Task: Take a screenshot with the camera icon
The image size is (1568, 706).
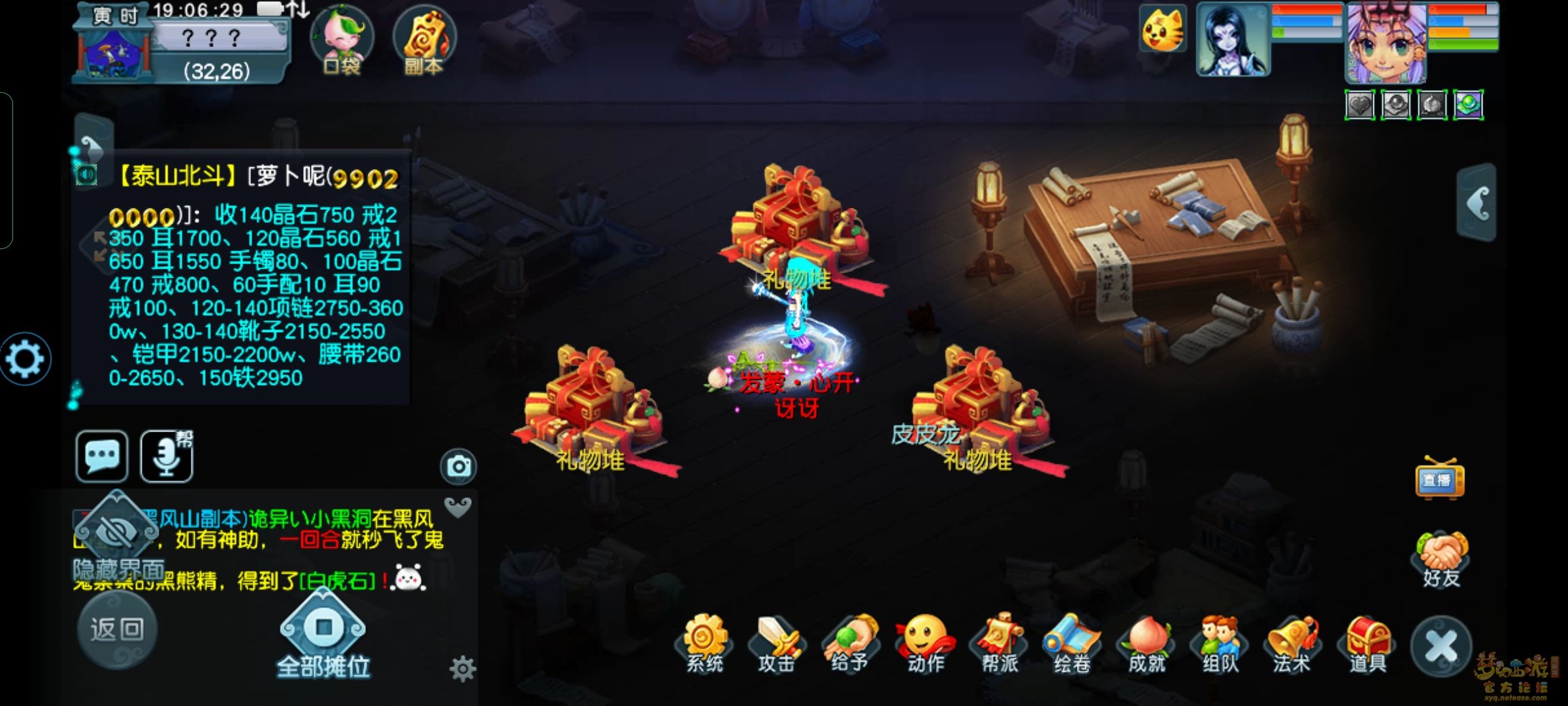Action: point(459,466)
